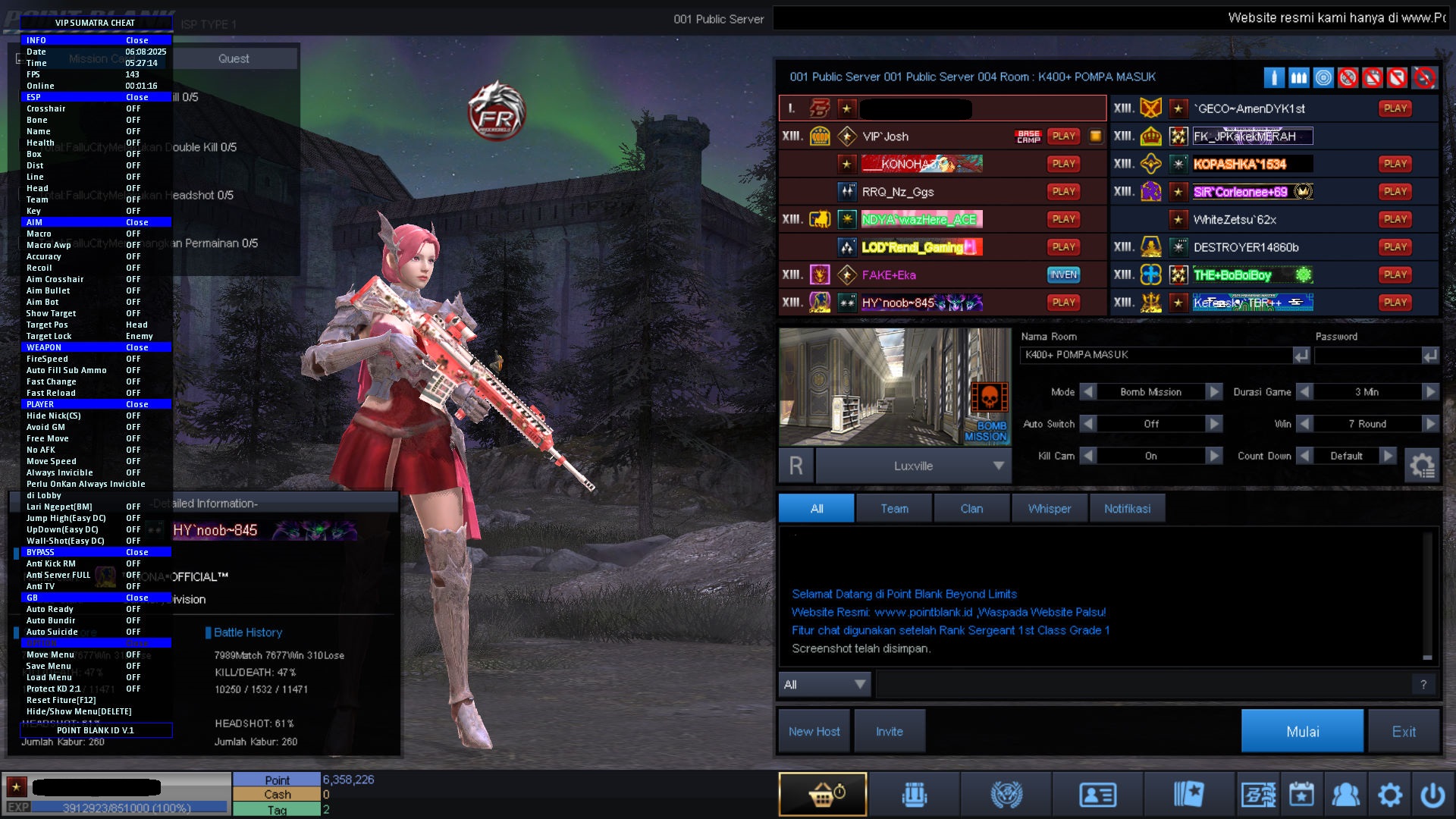Open the shop basket icon

point(823,794)
